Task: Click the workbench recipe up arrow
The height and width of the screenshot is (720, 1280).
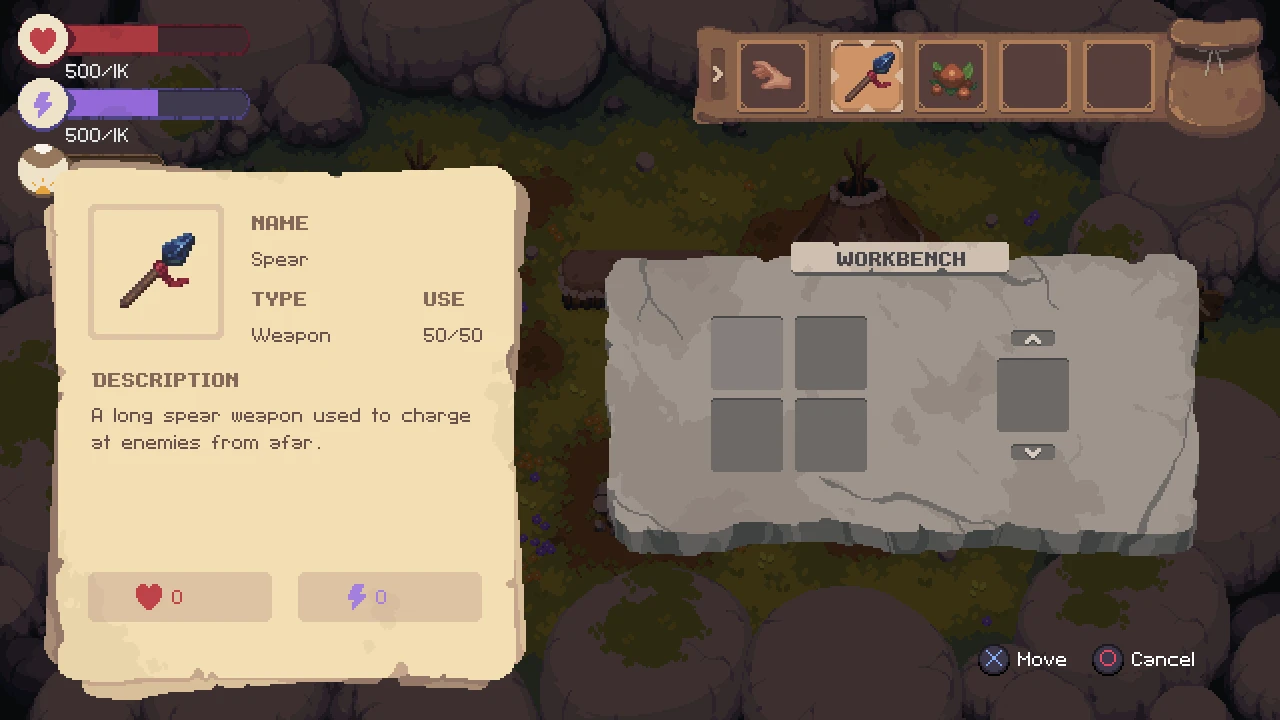Action: [1032, 340]
